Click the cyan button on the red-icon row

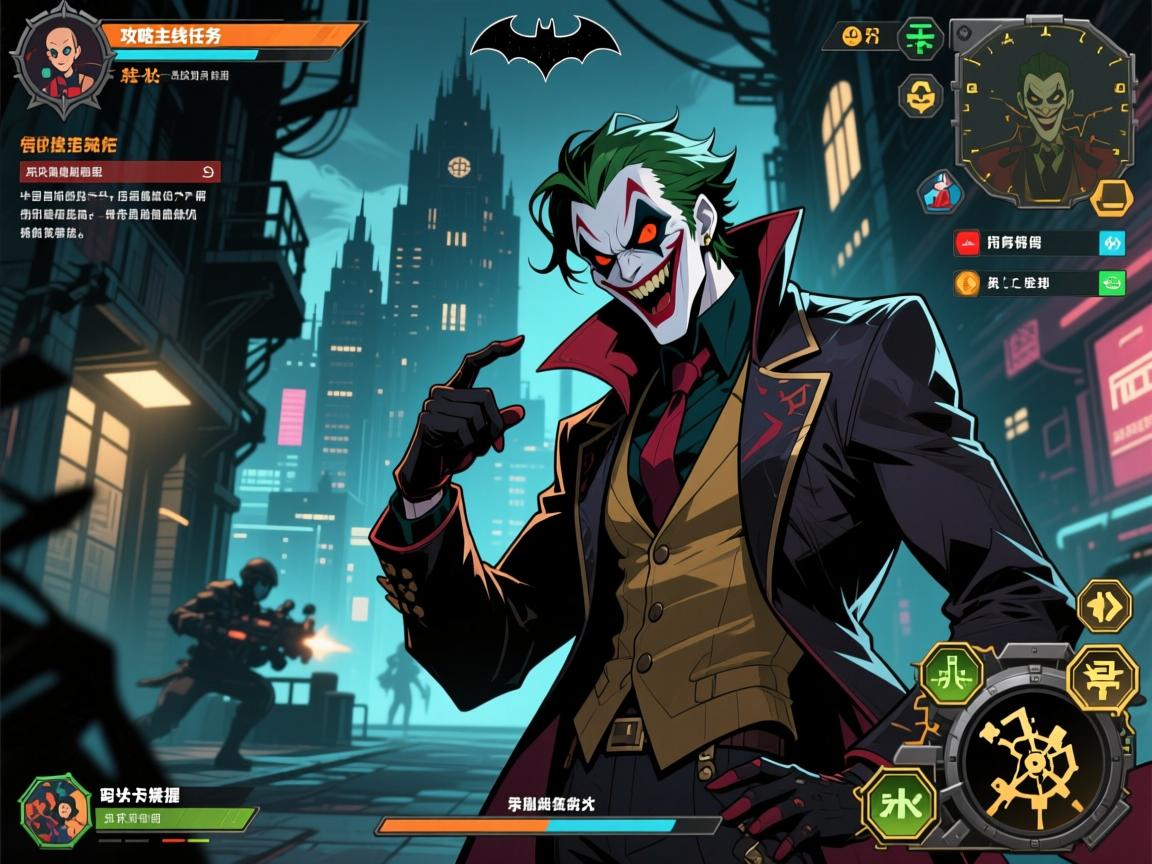point(1112,243)
